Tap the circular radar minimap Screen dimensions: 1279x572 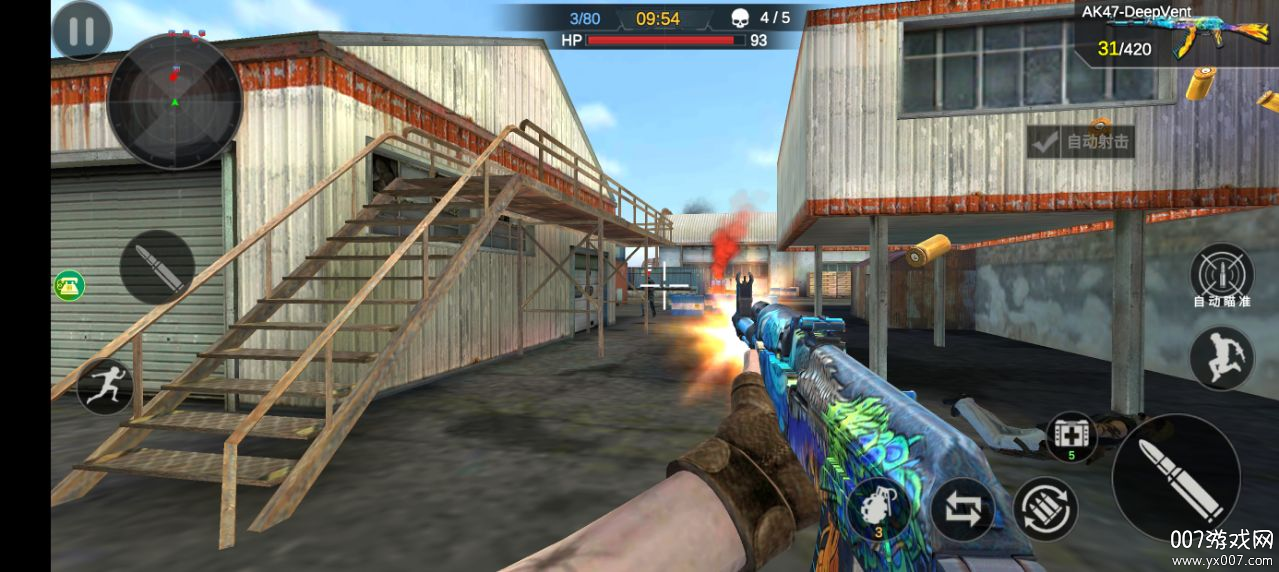175,101
